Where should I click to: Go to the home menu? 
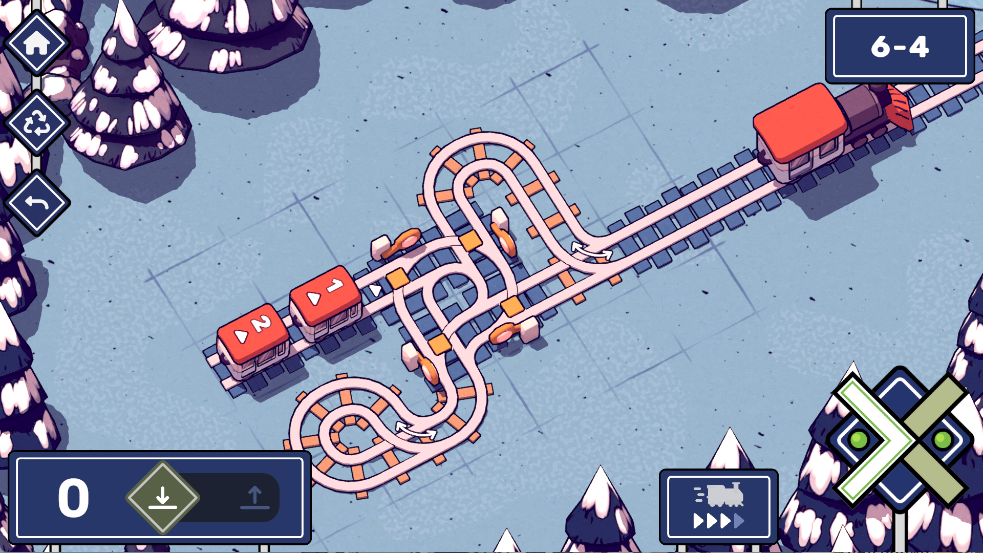(x=37, y=43)
